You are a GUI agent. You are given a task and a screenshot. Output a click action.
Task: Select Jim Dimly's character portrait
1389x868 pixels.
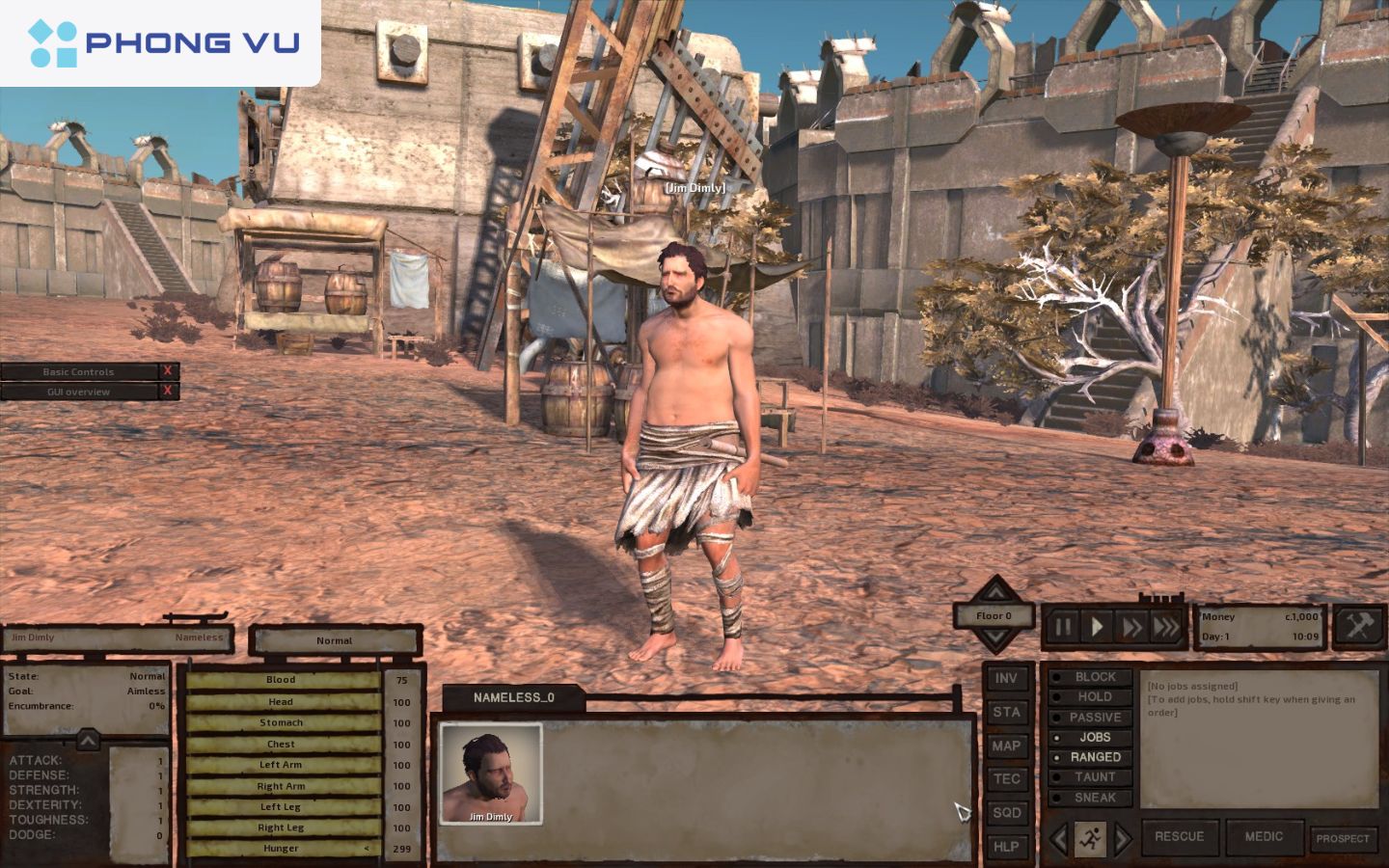click(491, 773)
